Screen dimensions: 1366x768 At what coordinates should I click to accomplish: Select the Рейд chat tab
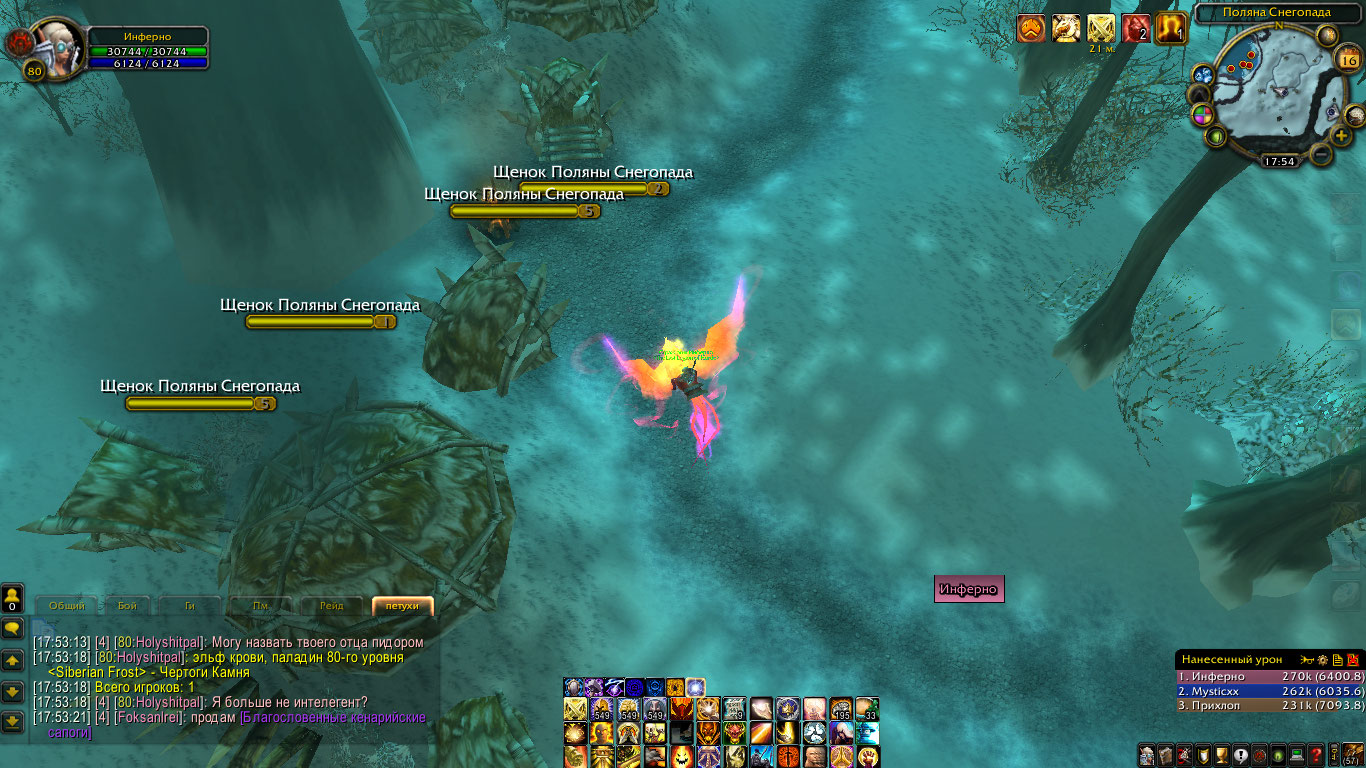(332, 606)
